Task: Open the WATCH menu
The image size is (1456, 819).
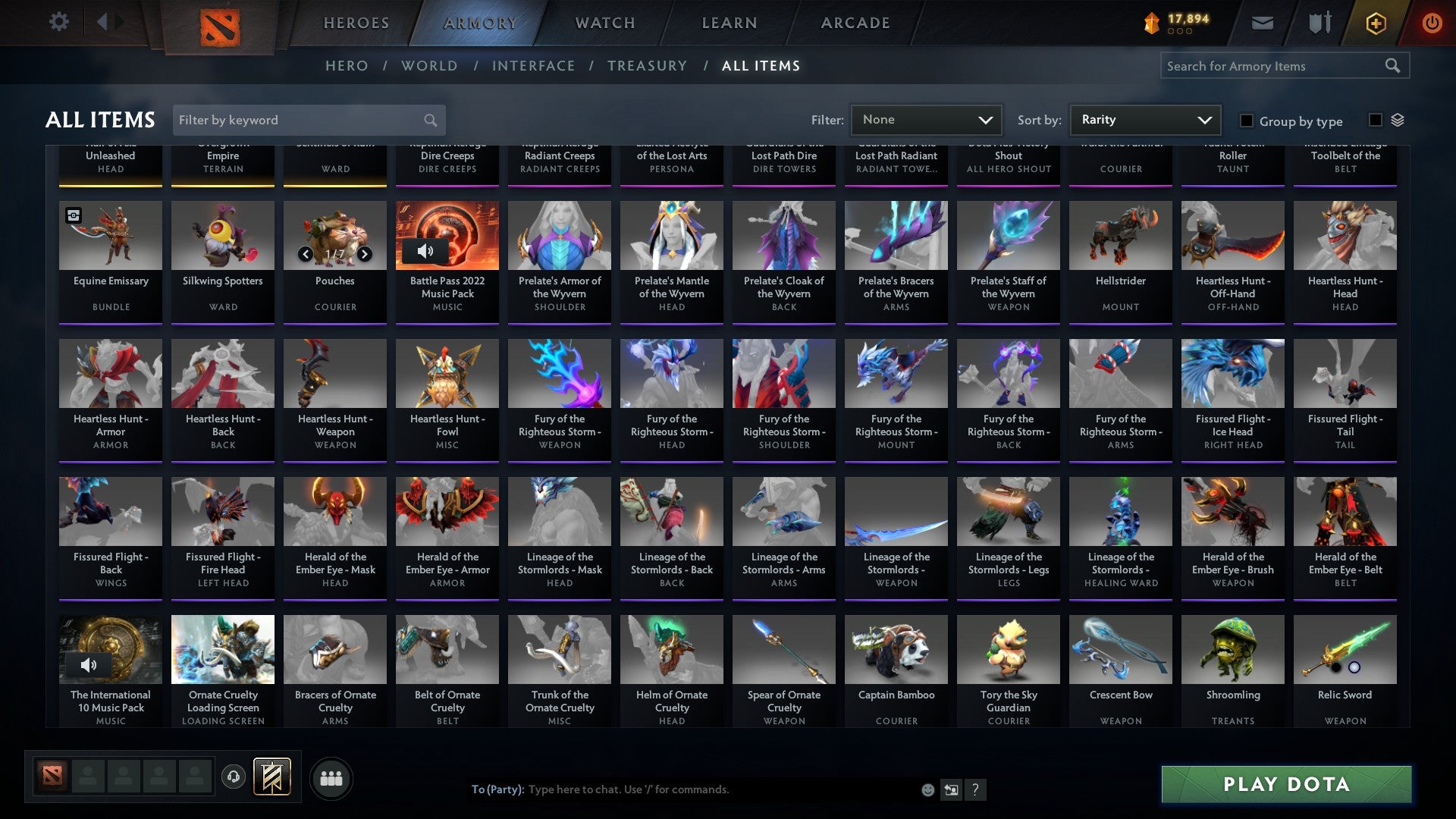Action: point(604,23)
